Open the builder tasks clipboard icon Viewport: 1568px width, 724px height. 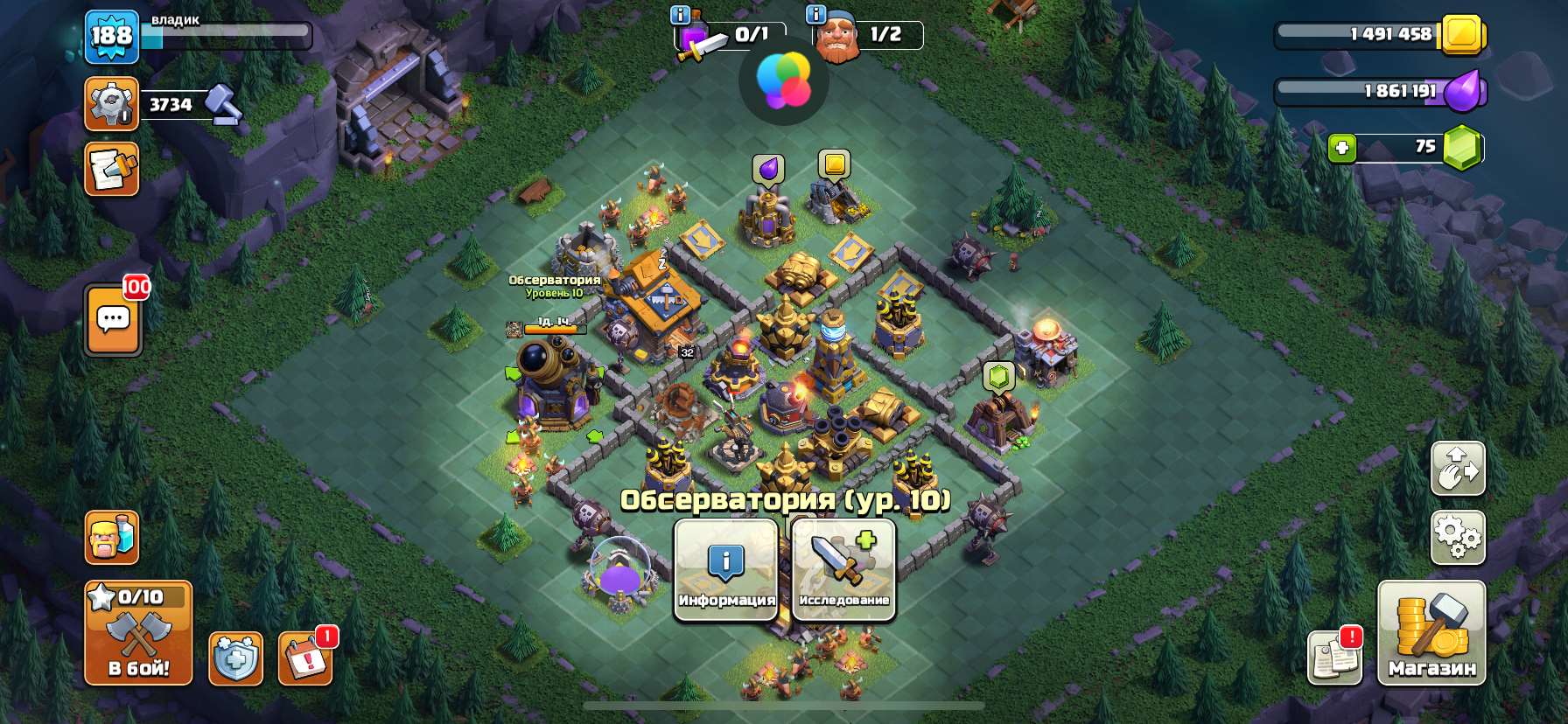click(111, 170)
